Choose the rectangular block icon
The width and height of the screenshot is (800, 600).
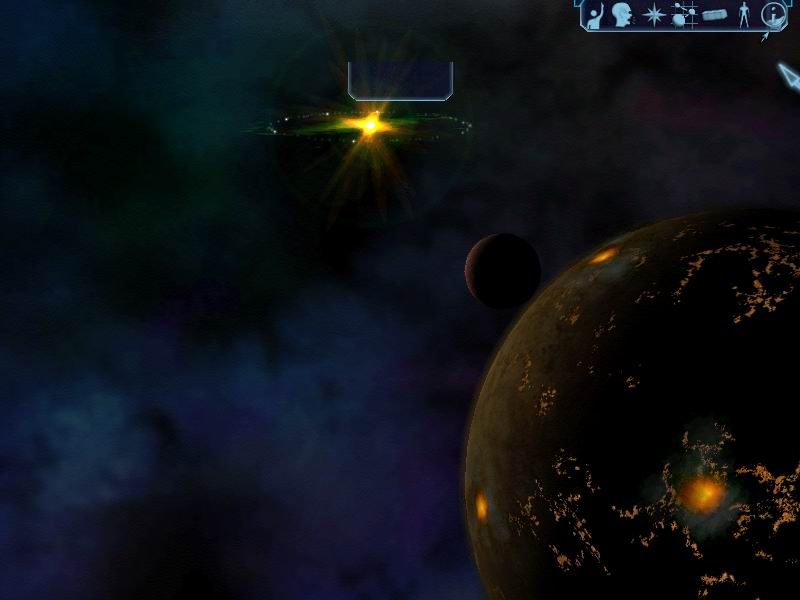[x=714, y=15]
